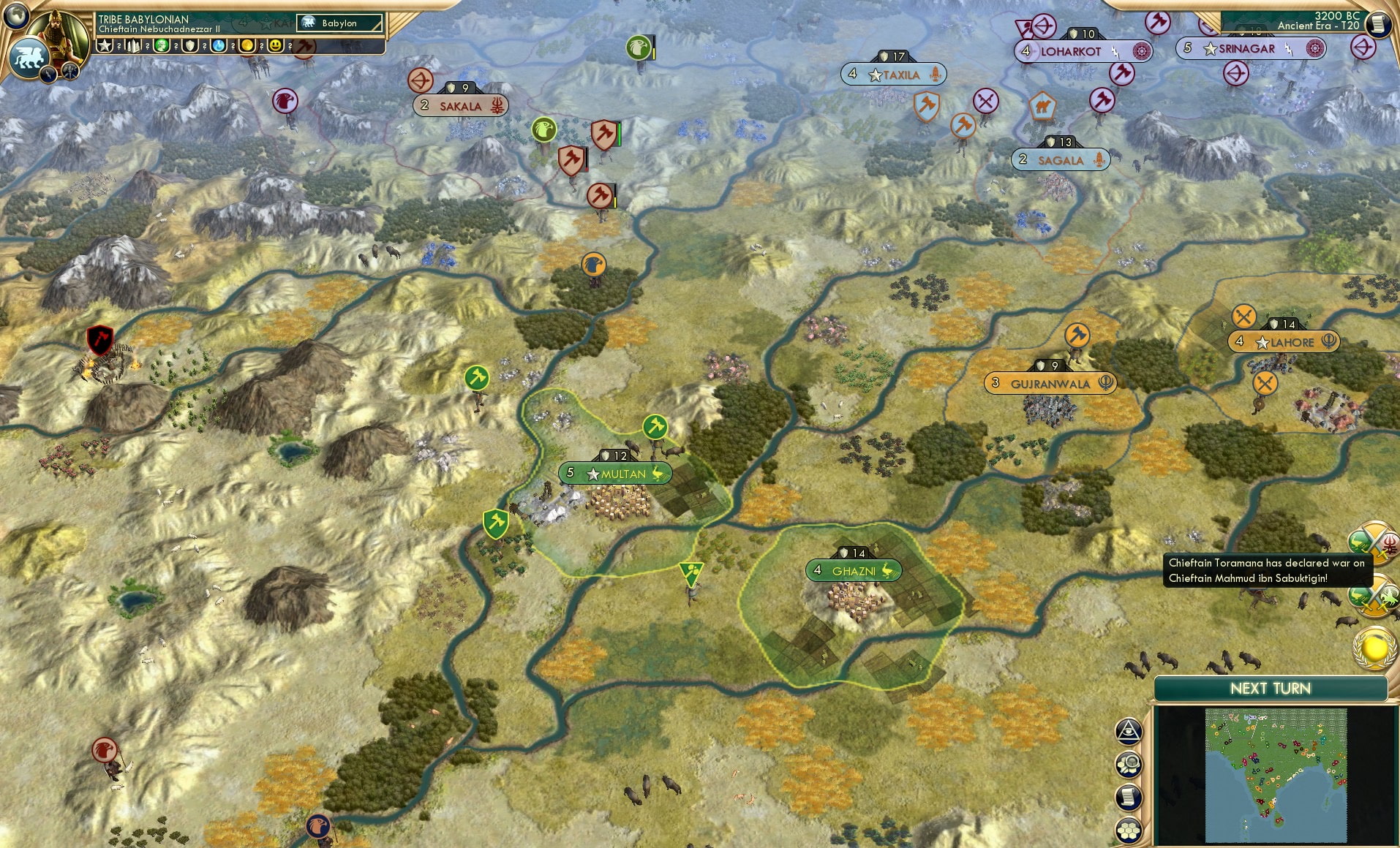Click the orange eagle scout unit icon
Image resolution: width=1400 pixels, height=848 pixels.
(x=592, y=265)
